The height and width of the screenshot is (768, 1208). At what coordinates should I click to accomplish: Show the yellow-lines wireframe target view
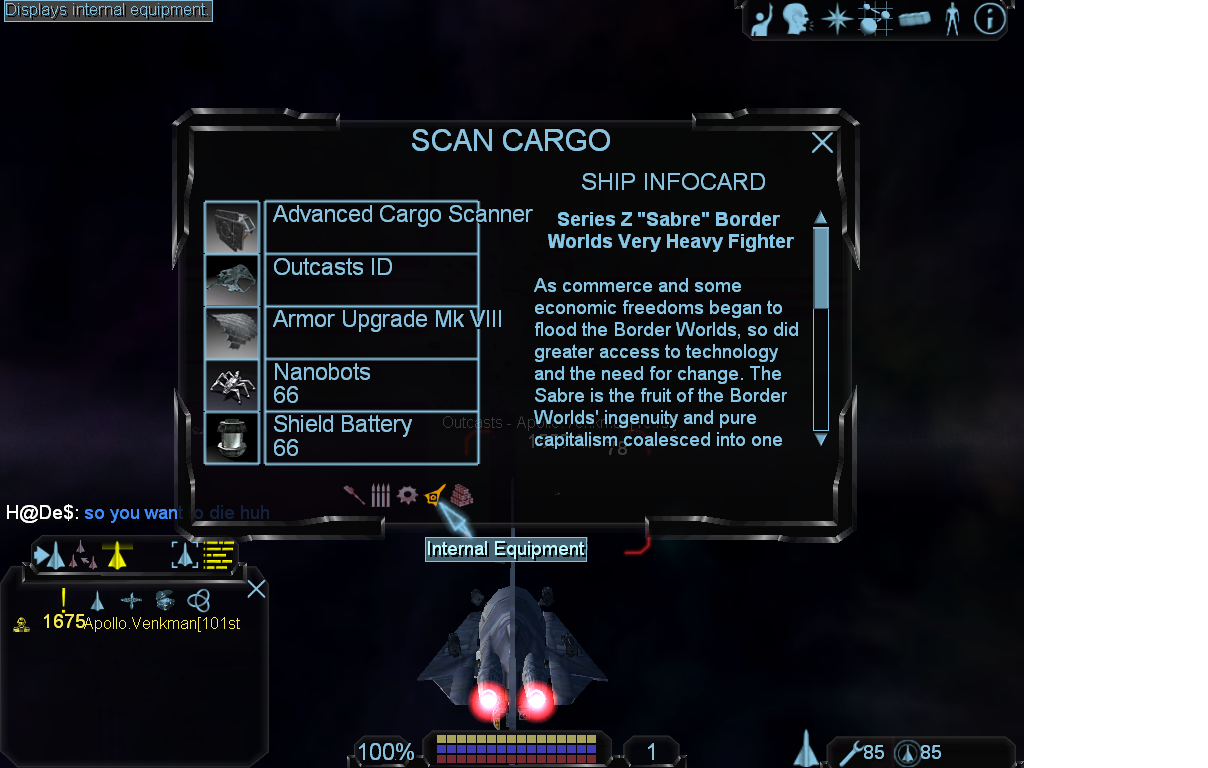click(218, 554)
